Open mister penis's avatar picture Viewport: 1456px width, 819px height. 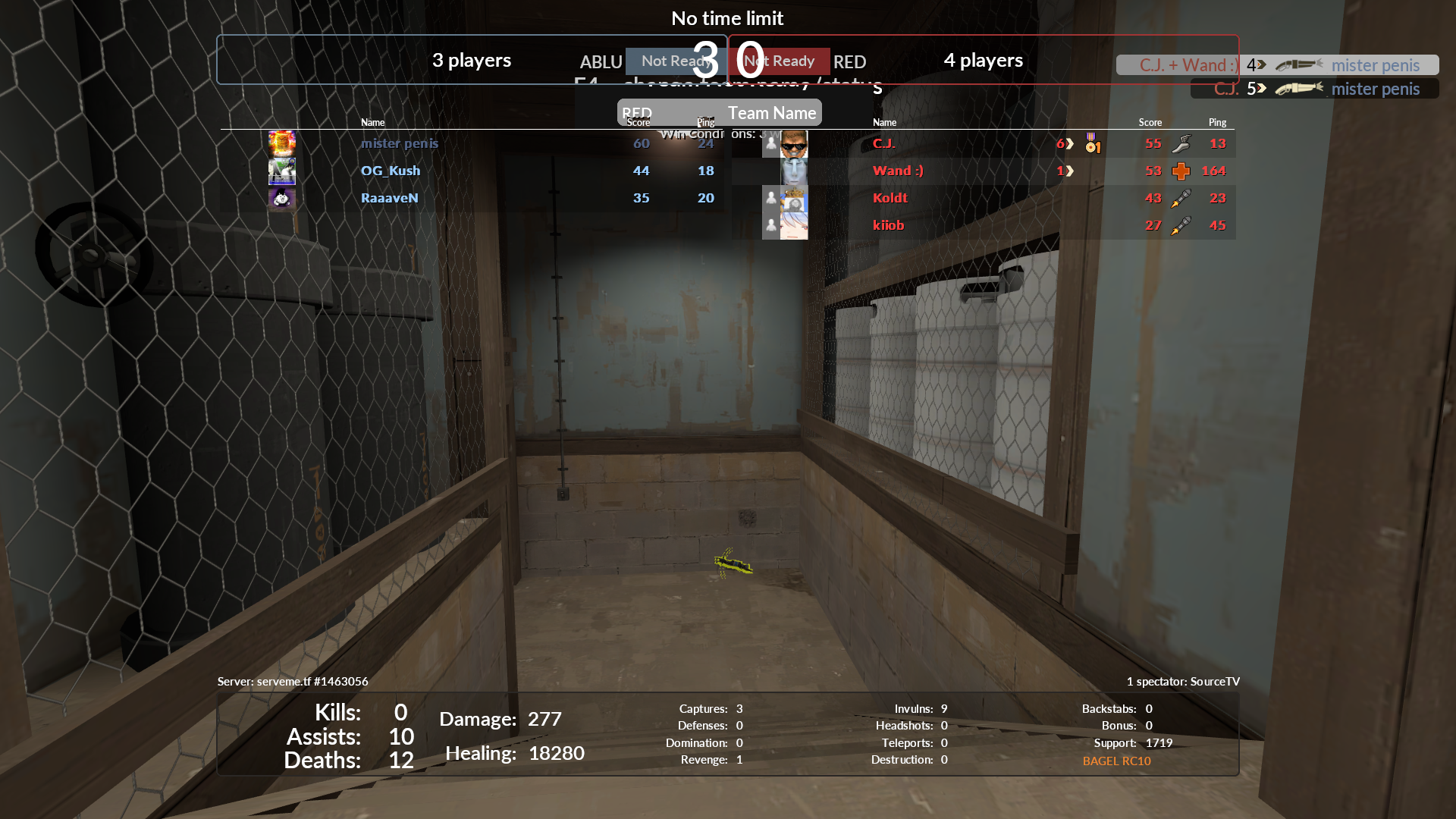pyautogui.click(x=282, y=143)
